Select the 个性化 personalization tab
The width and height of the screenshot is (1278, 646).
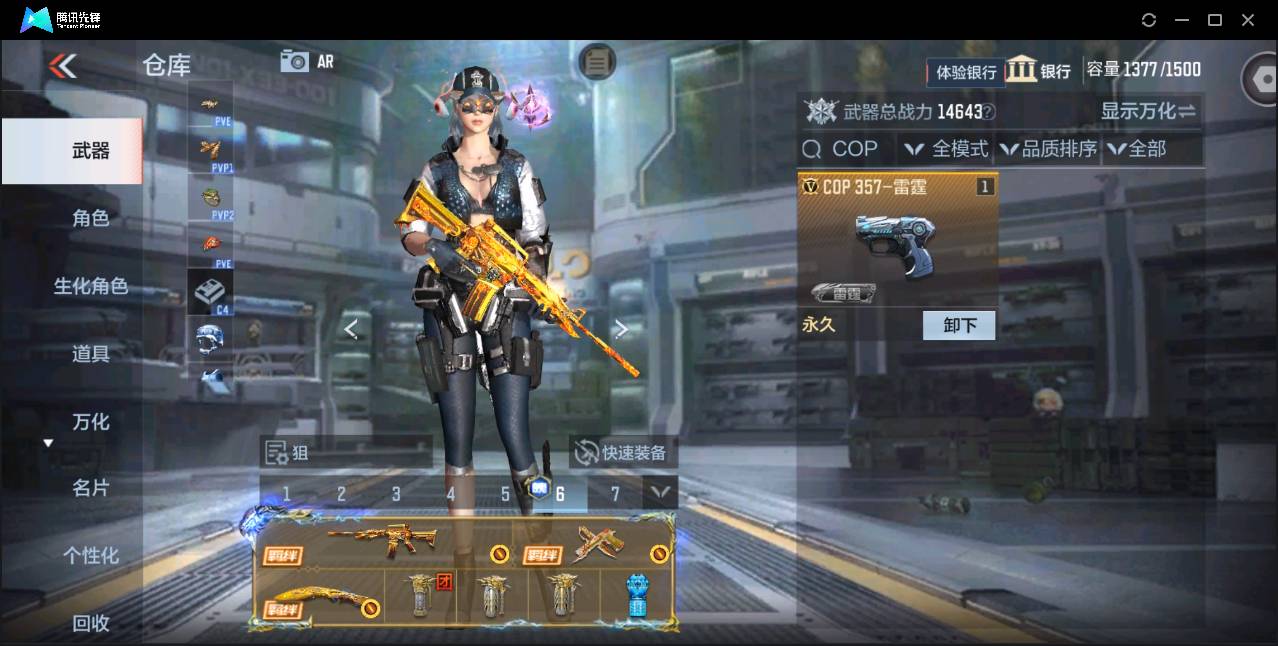click(x=90, y=555)
